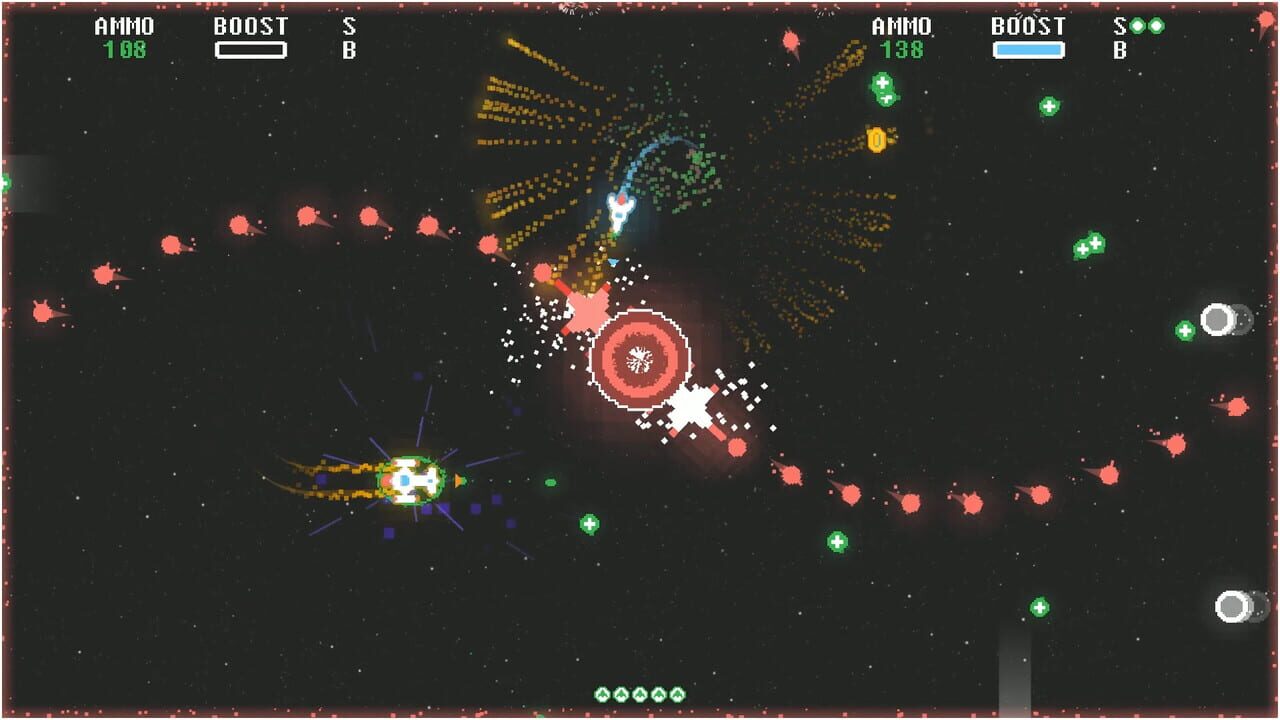The image size is (1280, 720).
Task: Grab the green ammo crate near the right edge
Action: point(1184,329)
